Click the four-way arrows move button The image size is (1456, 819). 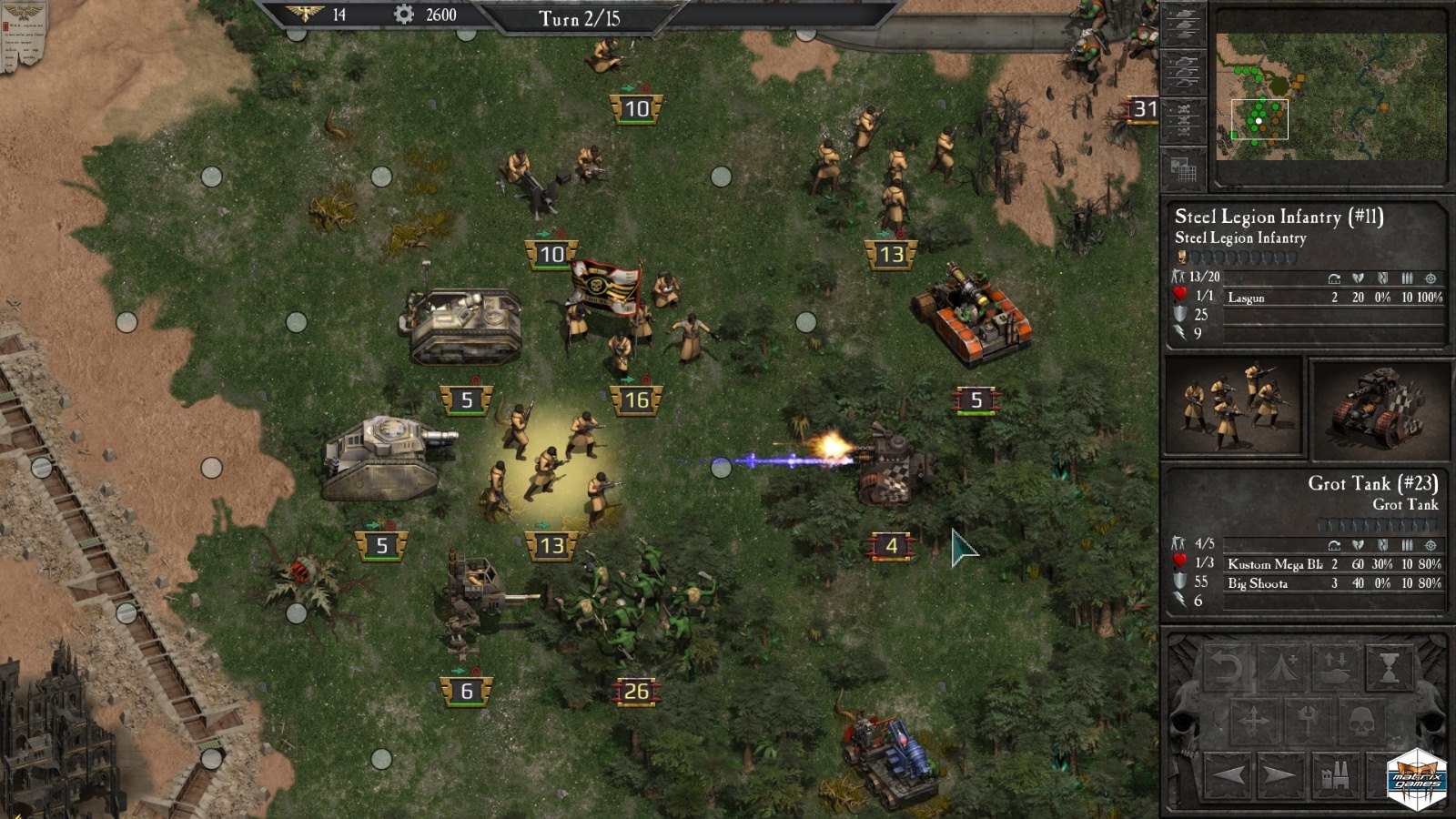click(1253, 722)
